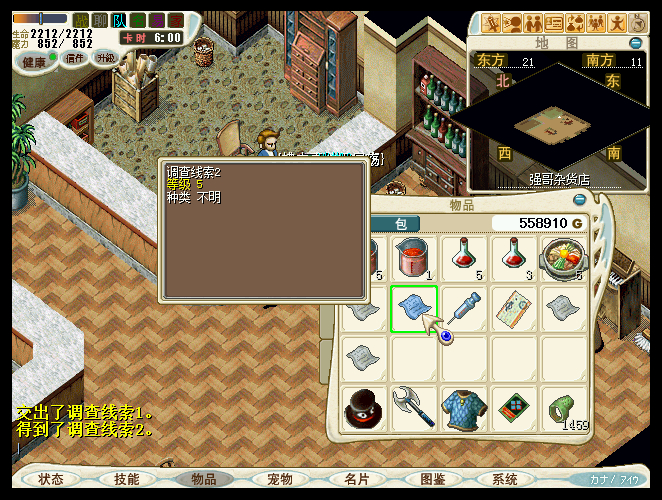The image size is (662, 500).
Task: Minimize the 地图 map panel
Action: 635,43
